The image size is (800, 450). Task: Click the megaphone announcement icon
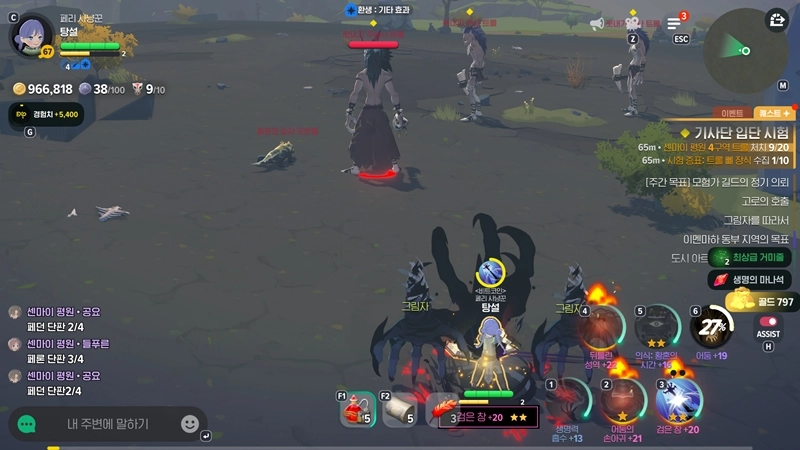tap(598, 23)
